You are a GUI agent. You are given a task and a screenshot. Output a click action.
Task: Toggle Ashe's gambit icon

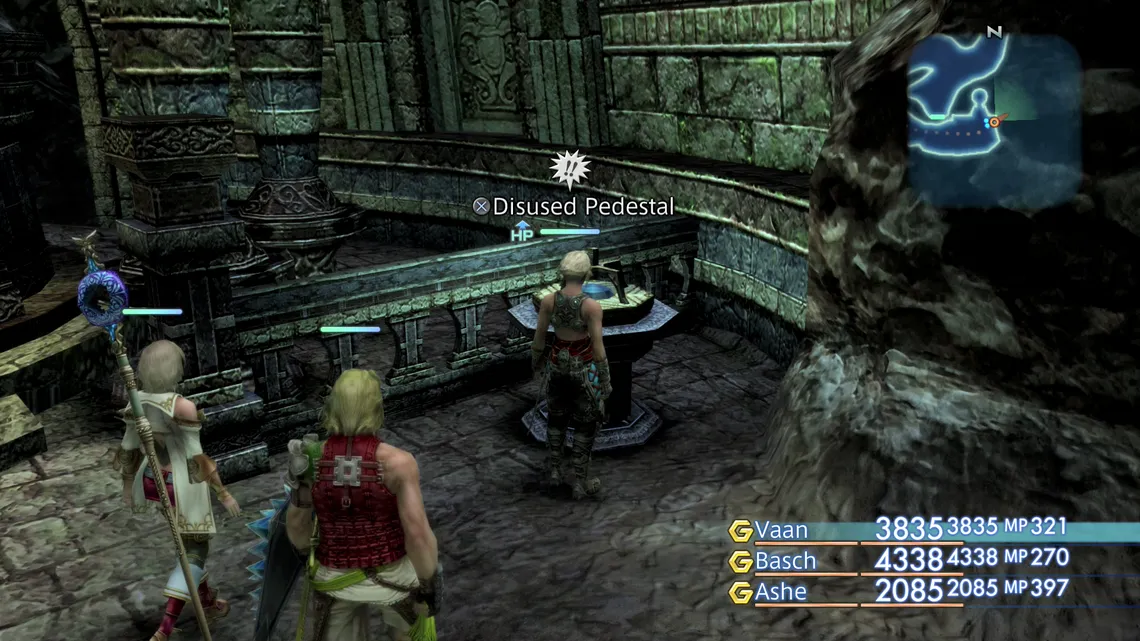pos(740,593)
